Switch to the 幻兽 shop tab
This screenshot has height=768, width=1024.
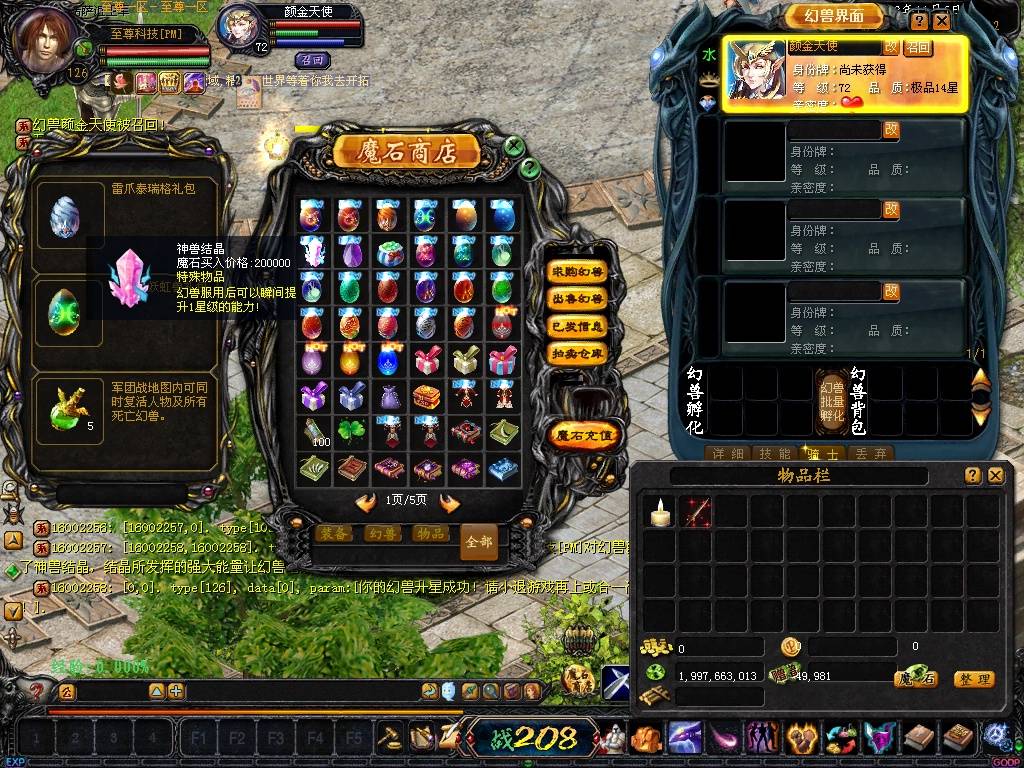[383, 534]
